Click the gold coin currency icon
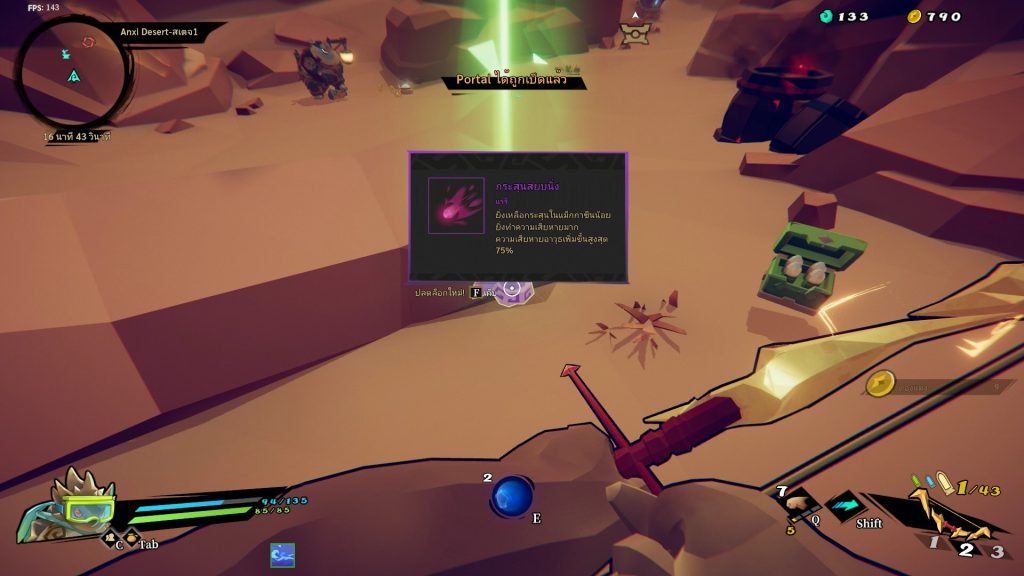 (x=914, y=16)
